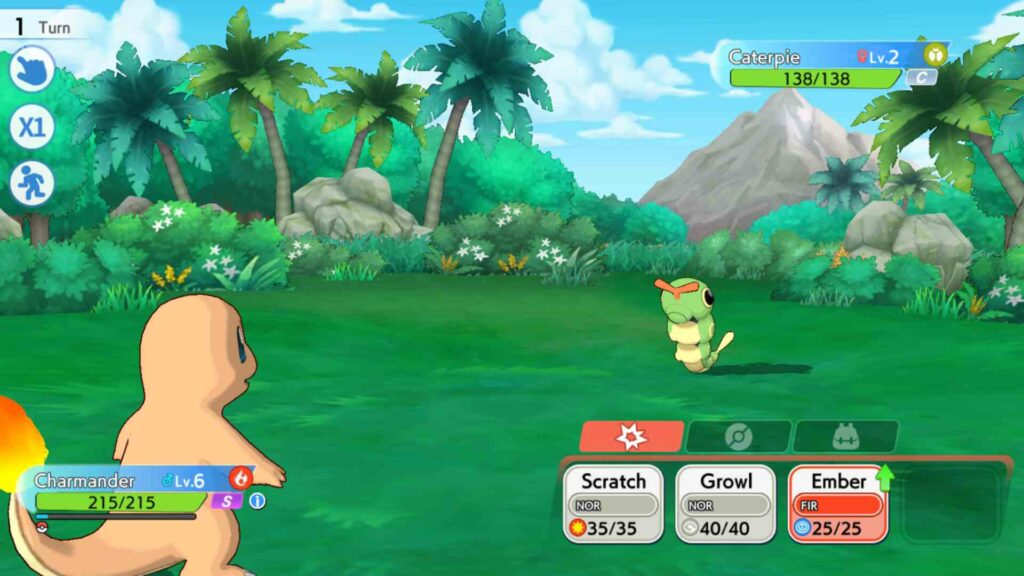Screen dimensions: 1024x576
Task: Select the moves tab with burst icon
Action: pos(631,437)
